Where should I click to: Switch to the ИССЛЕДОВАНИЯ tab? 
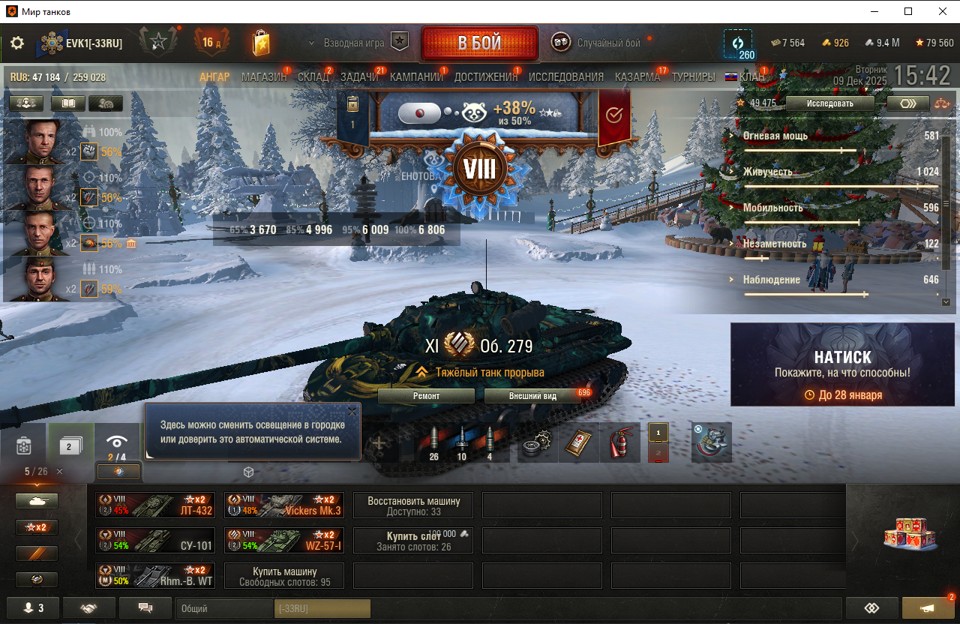pyautogui.click(x=566, y=77)
